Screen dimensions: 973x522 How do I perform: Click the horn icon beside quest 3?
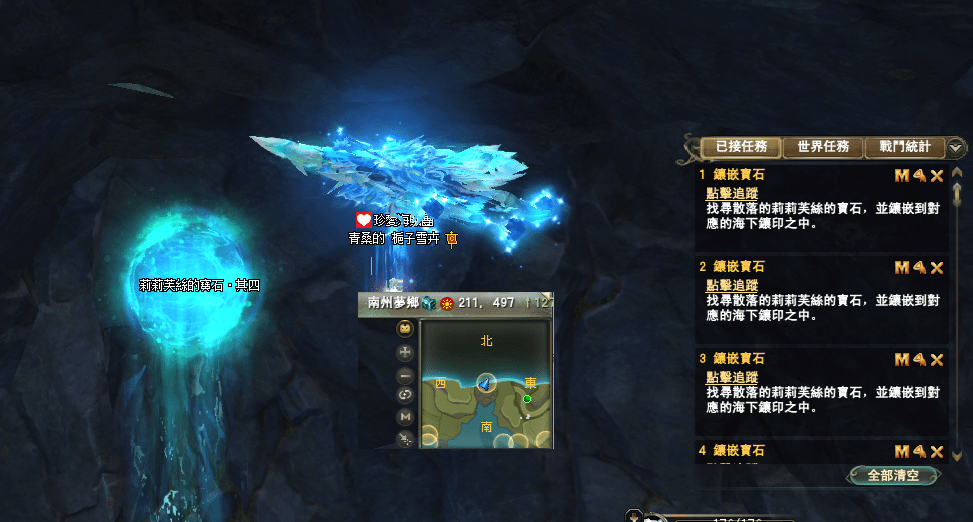(x=919, y=359)
